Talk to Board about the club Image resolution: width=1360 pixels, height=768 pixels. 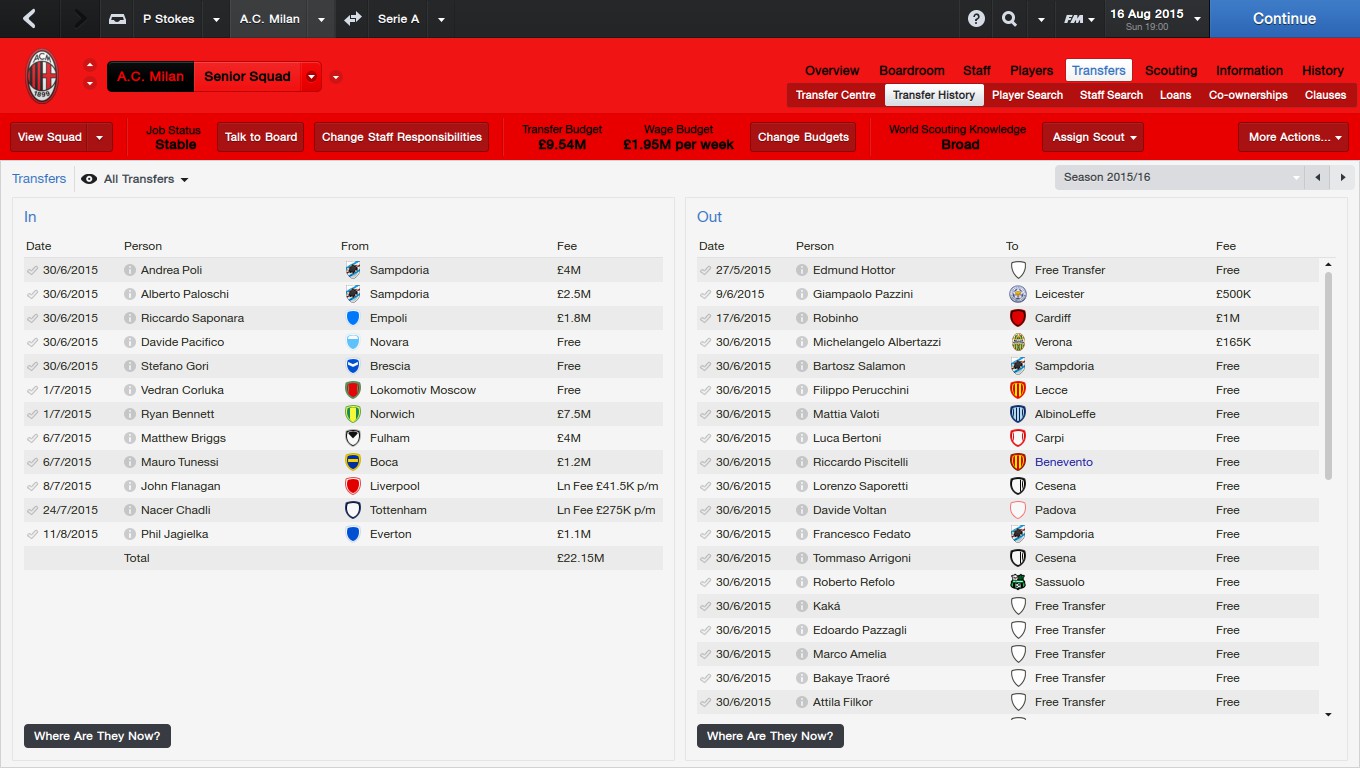tap(261, 137)
